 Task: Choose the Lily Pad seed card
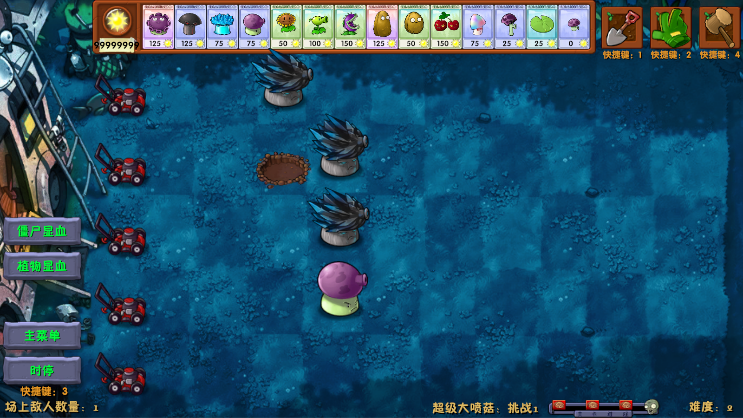coord(542,27)
